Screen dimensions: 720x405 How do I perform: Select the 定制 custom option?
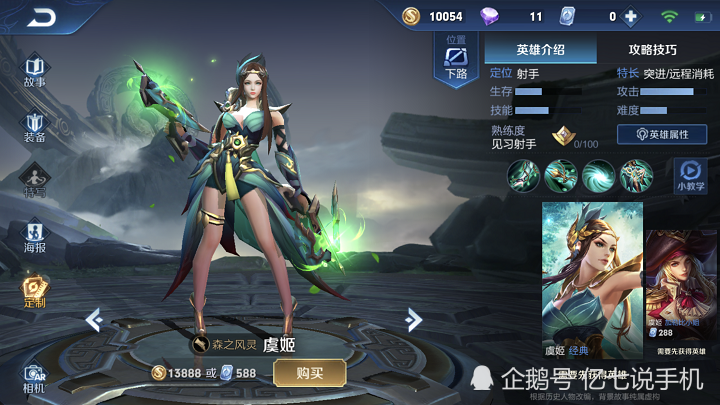tap(35, 293)
